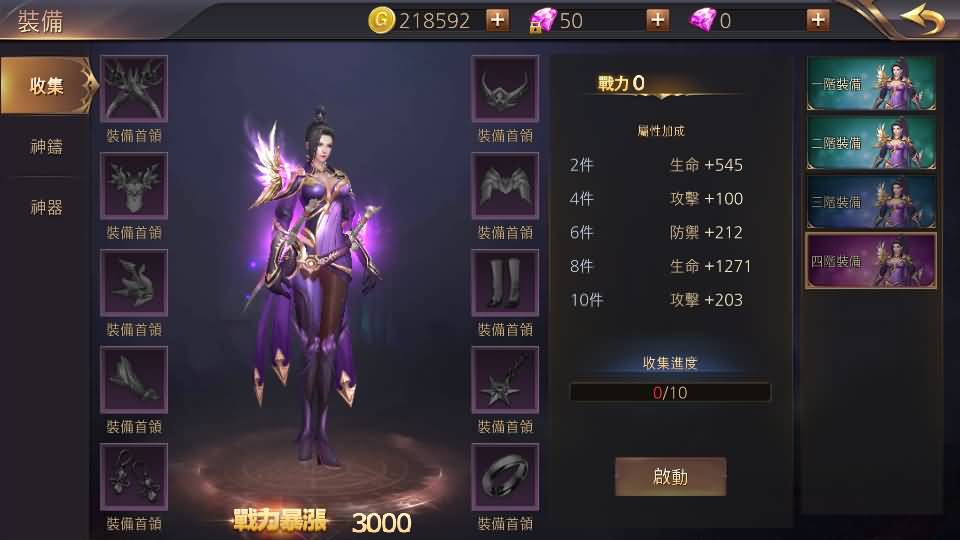The image size is (960, 540).
Task: Select the 神器 tab
Action: [x=47, y=208]
